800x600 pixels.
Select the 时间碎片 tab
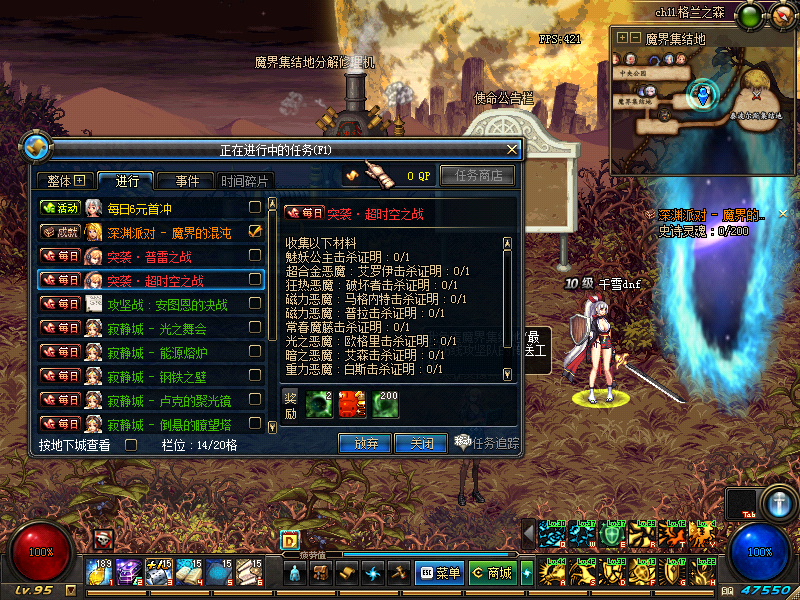(x=245, y=181)
